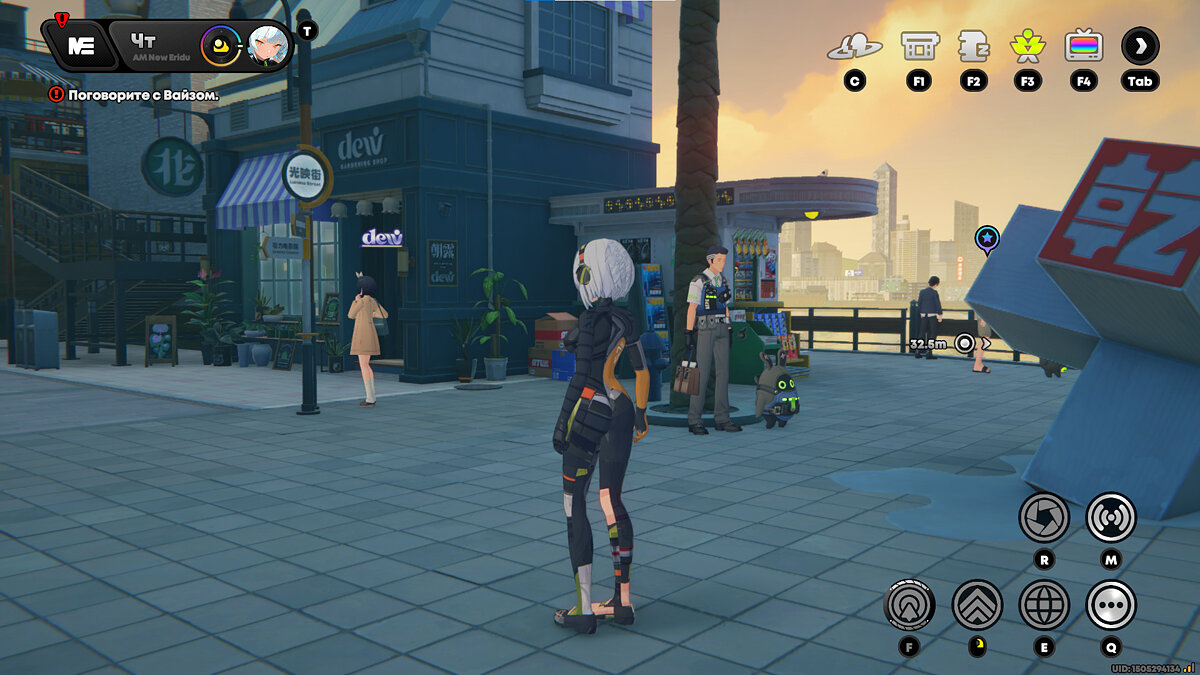Open the day-night time dial
This screenshot has height=675, width=1200.
(x=220, y=45)
